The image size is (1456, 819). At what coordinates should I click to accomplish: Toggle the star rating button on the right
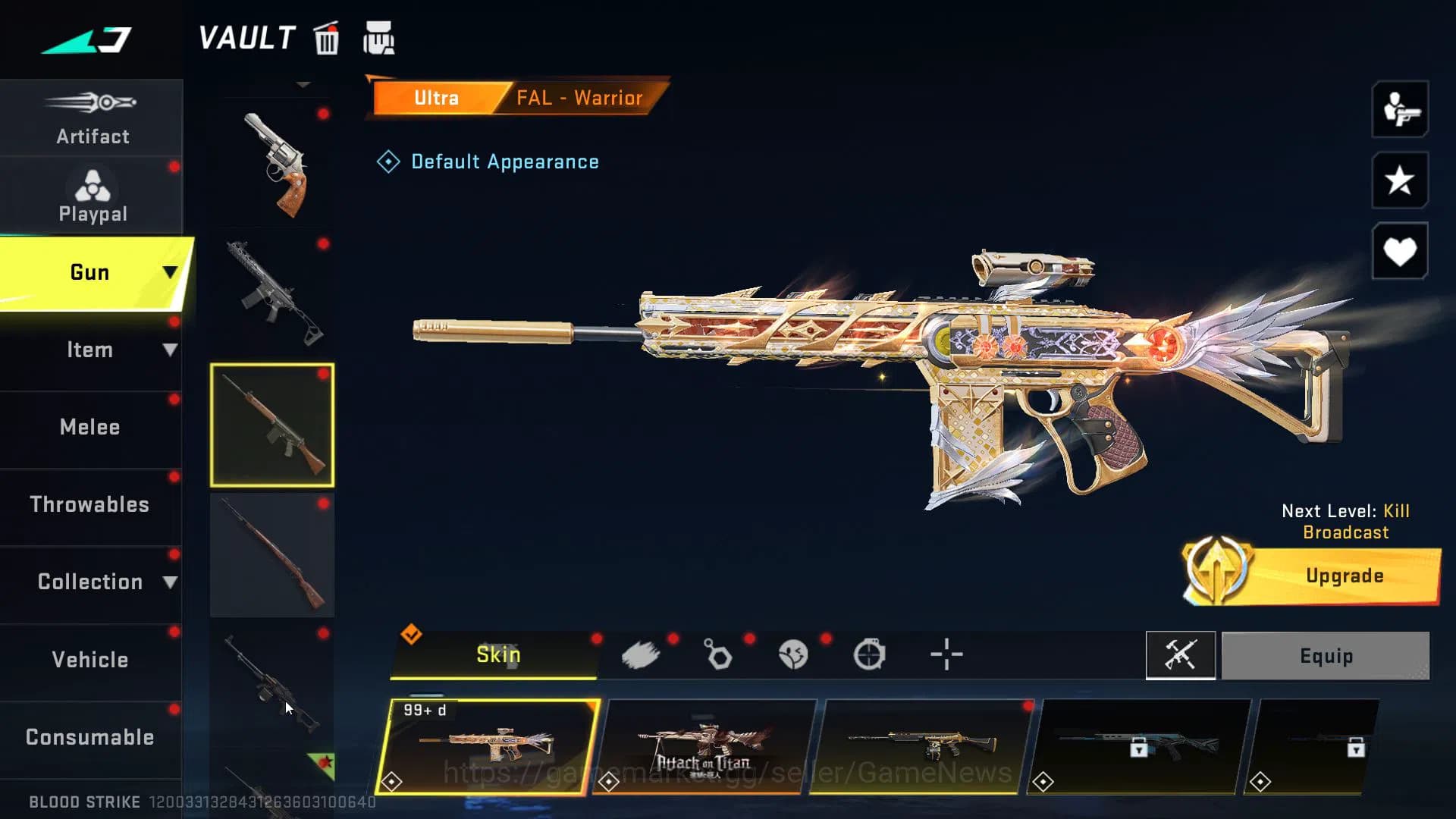pyautogui.click(x=1399, y=182)
